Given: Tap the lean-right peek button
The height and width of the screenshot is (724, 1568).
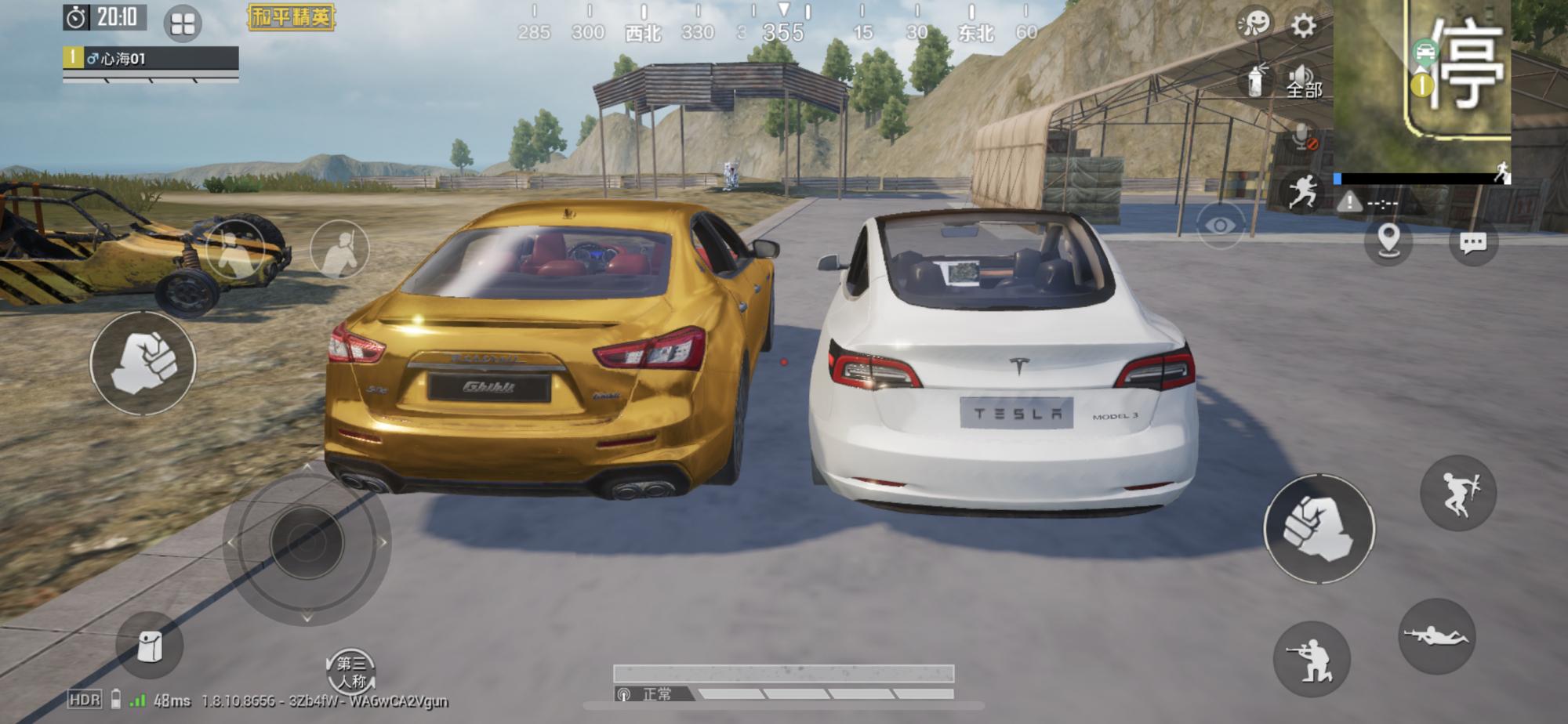Looking at the screenshot, I should tap(339, 249).
